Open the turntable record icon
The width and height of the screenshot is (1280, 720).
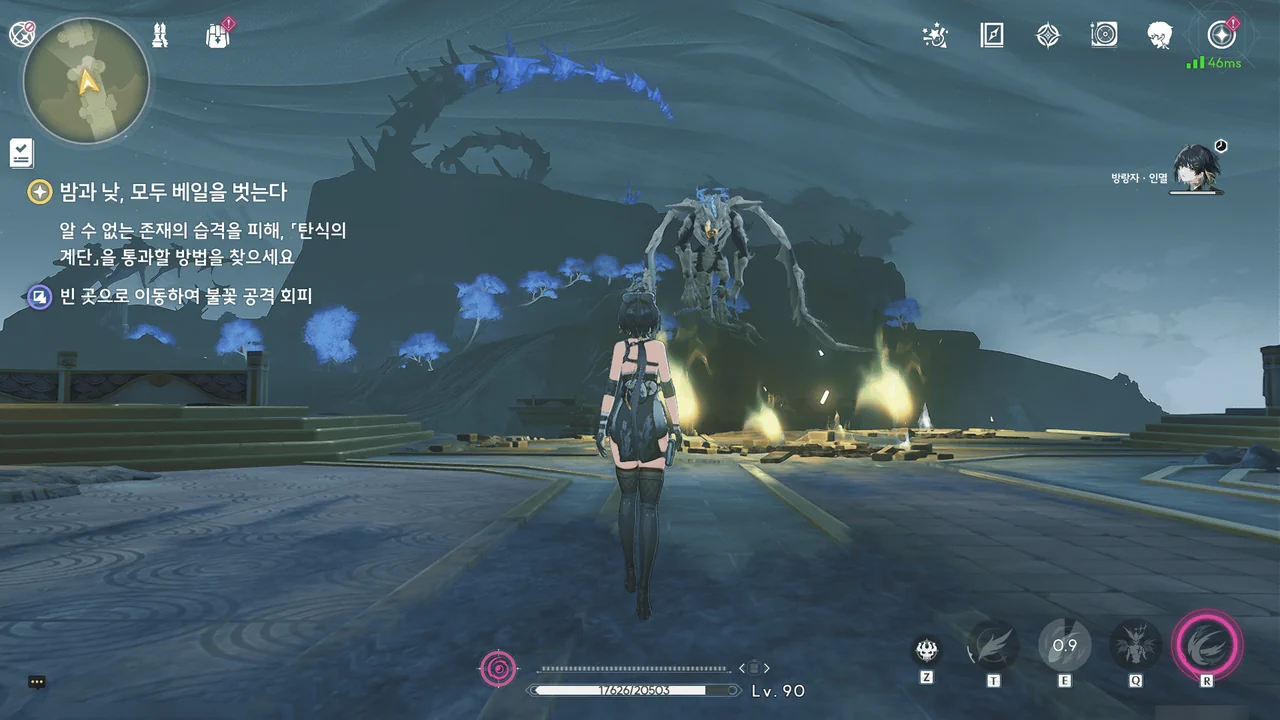click(1104, 36)
